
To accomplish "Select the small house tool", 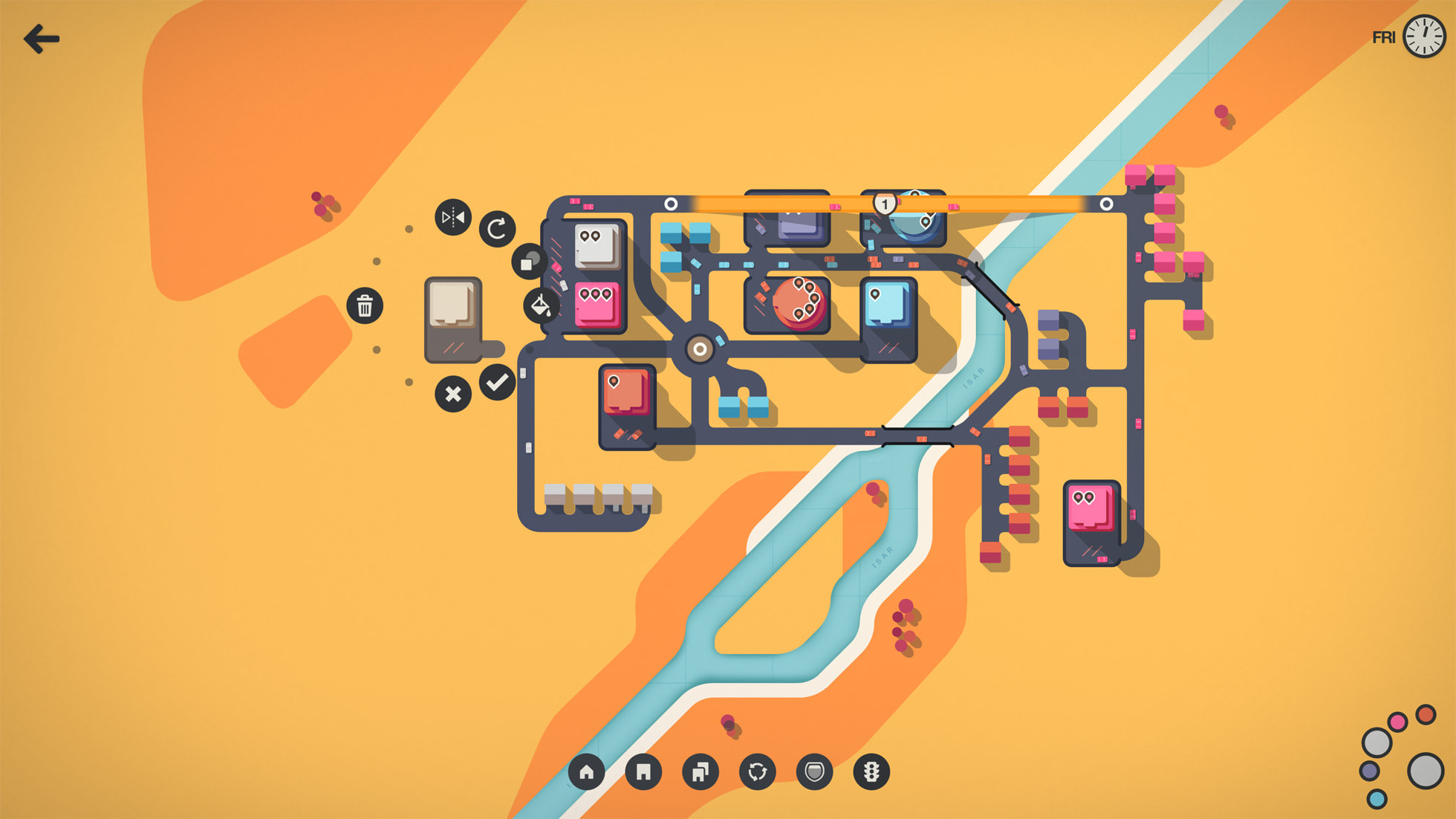I will (587, 772).
